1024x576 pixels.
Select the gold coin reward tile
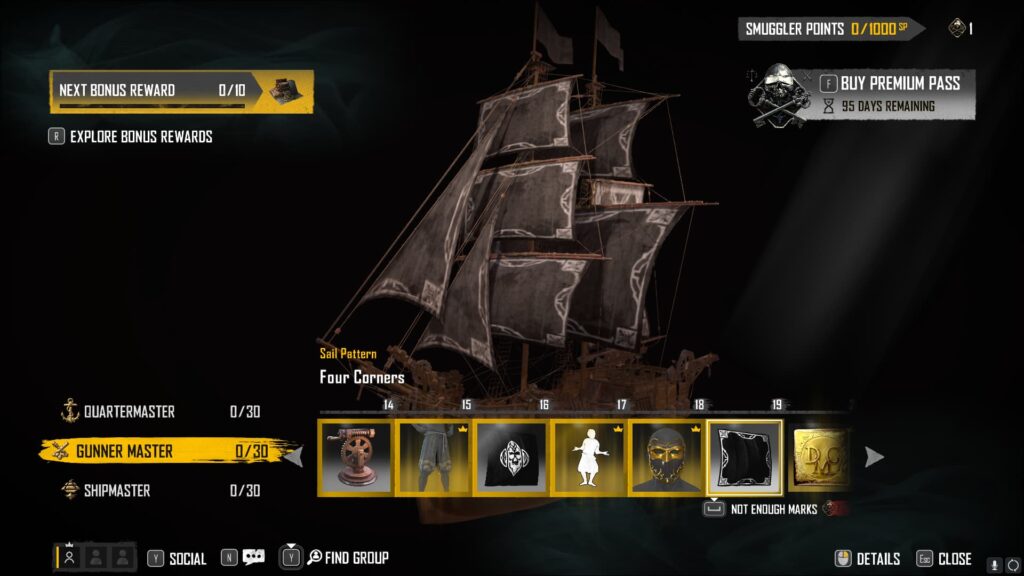pos(821,457)
